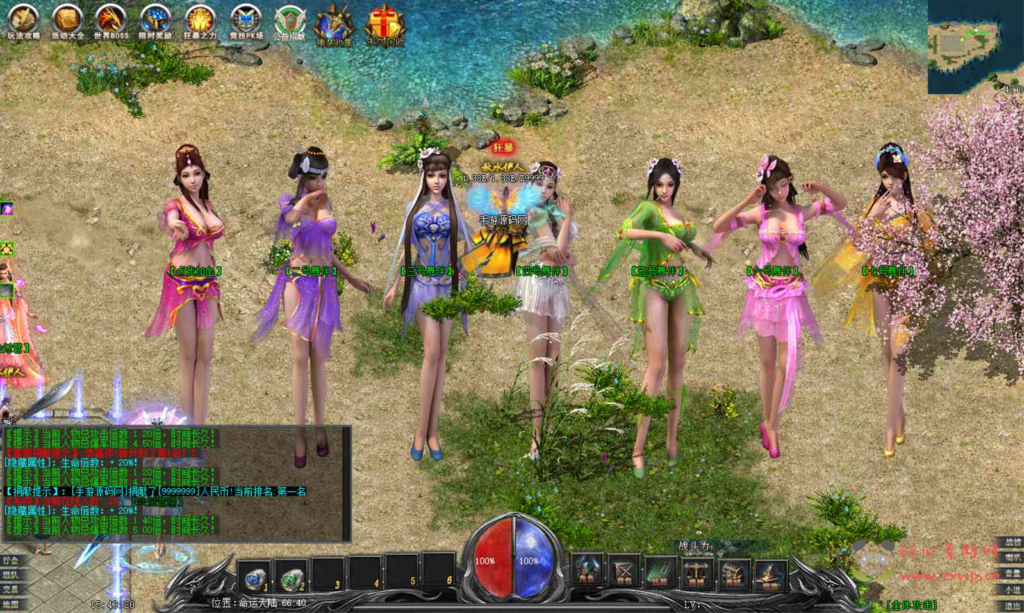Open the red gift box icon

383,22
